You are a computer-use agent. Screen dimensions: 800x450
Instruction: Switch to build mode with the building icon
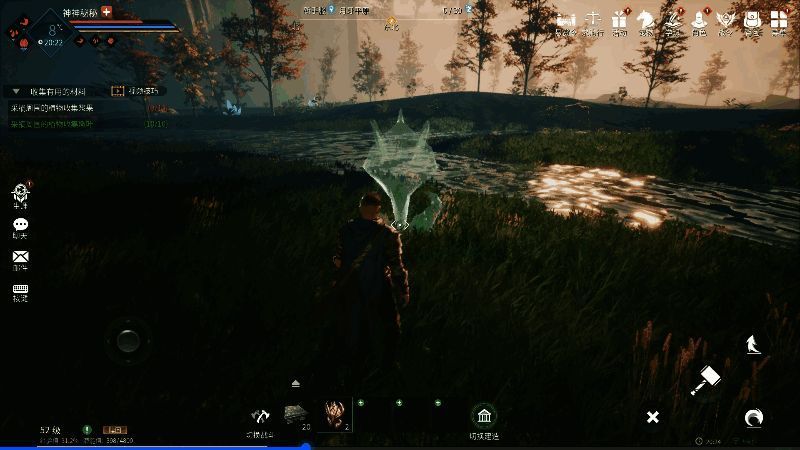coord(484,416)
